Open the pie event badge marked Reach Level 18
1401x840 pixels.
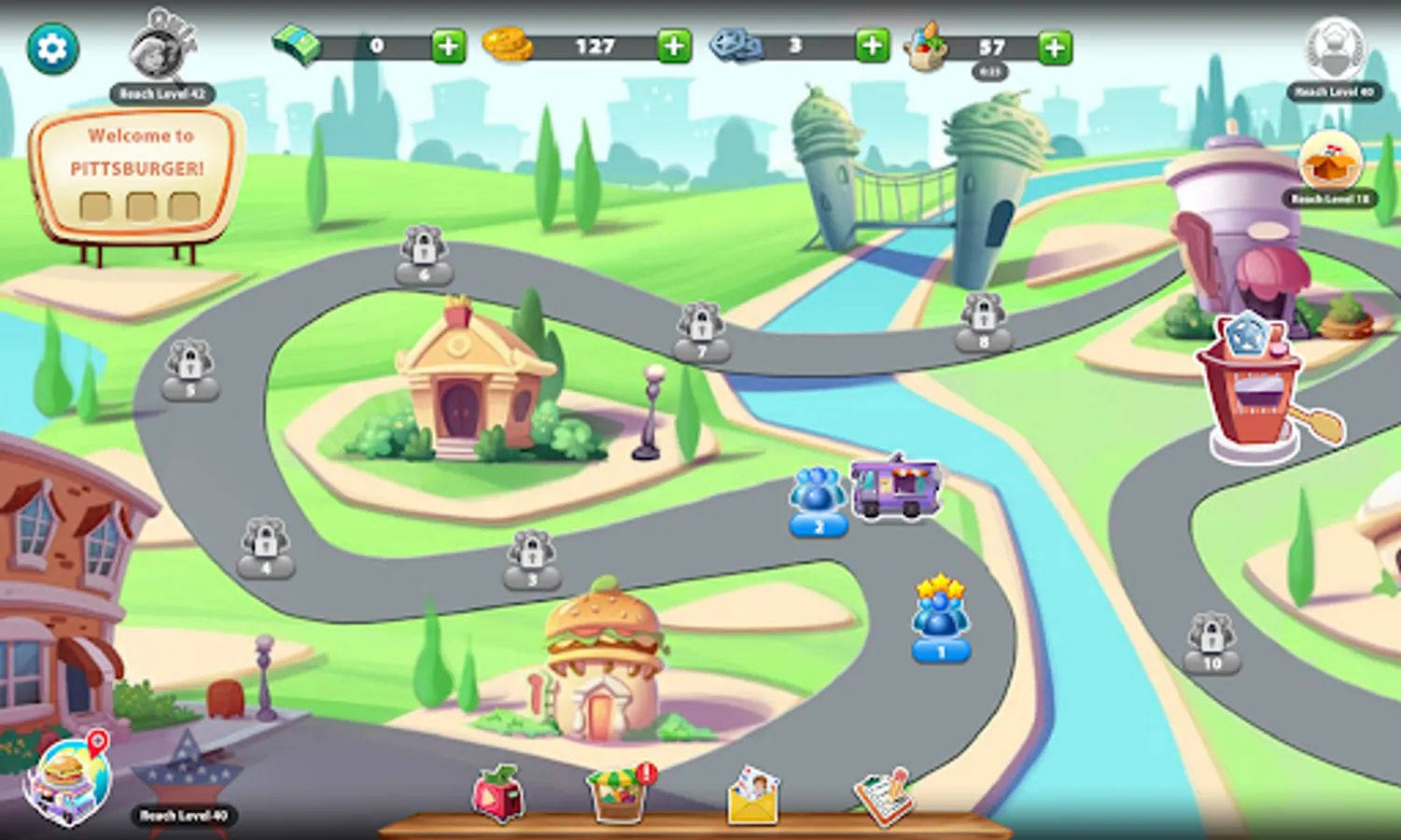tap(1329, 168)
